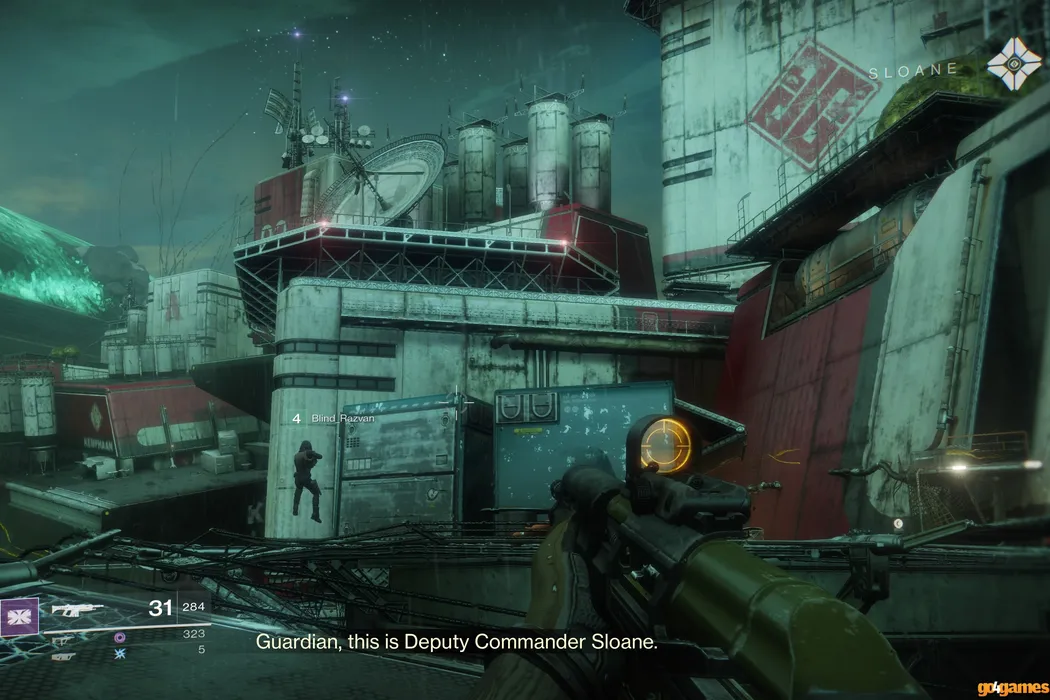Select the Ghost icon beside Sloane
Screen dimensions: 1050x700
pos(1014,64)
